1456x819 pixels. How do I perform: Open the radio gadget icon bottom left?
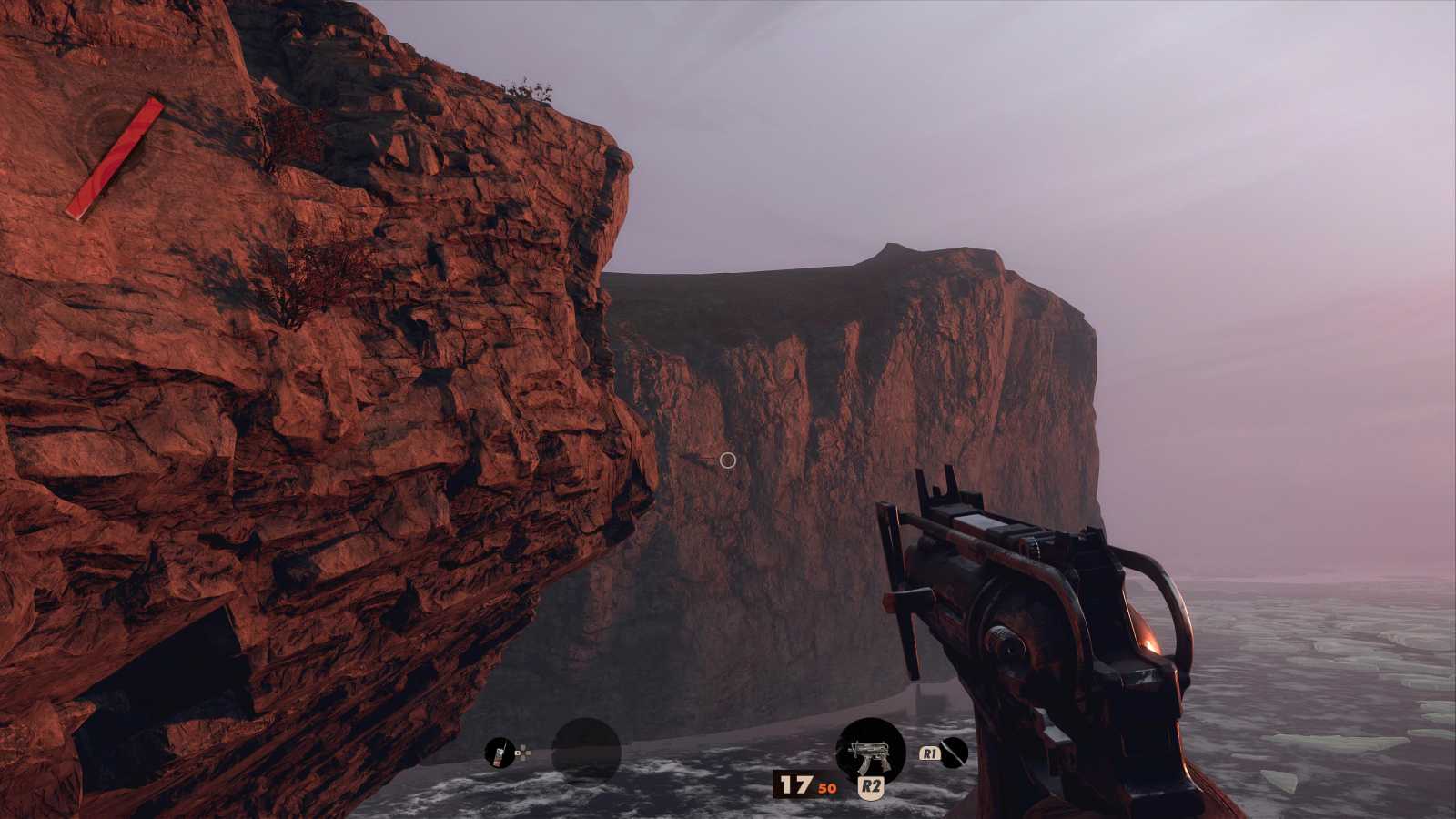(500, 753)
